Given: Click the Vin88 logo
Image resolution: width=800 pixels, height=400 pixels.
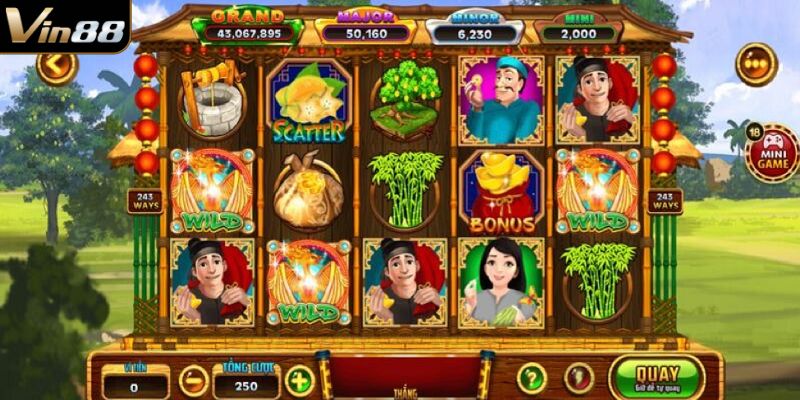Looking at the screenshot, I should (64, 26).
